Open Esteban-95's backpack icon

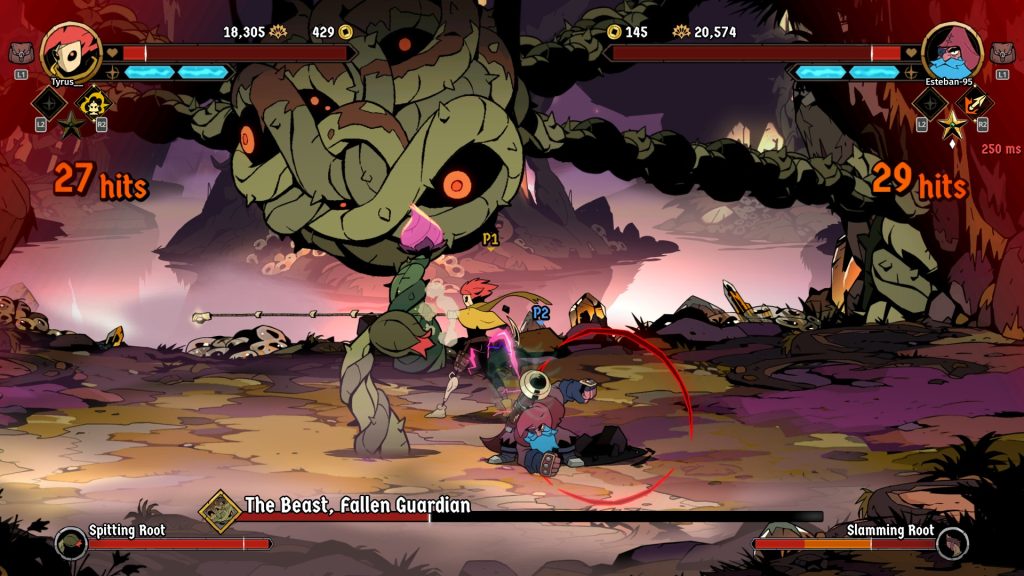pyautogui.click(x=1002, y=53)
